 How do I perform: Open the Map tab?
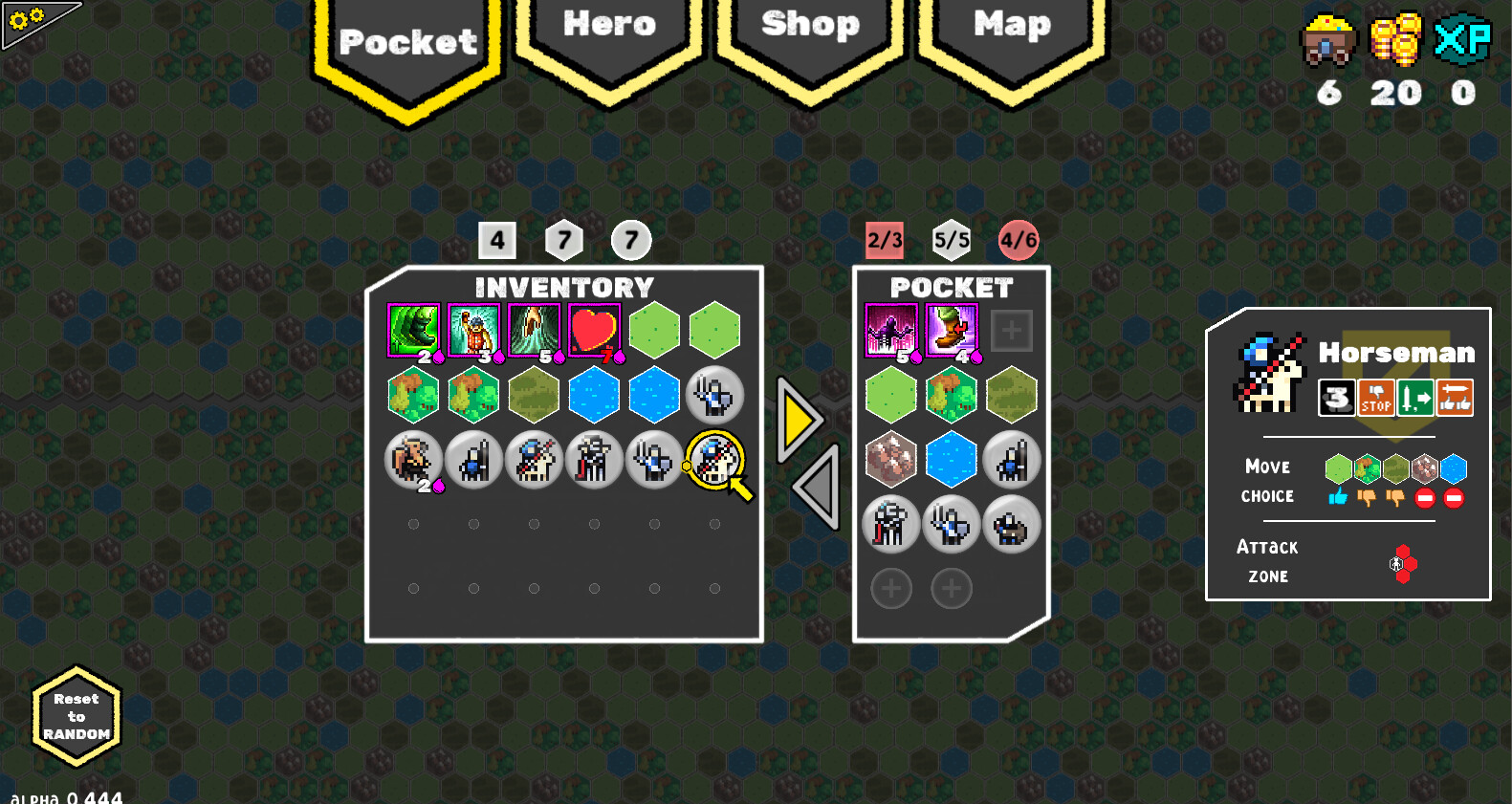pyautogui.click(x=1011, y=29)
